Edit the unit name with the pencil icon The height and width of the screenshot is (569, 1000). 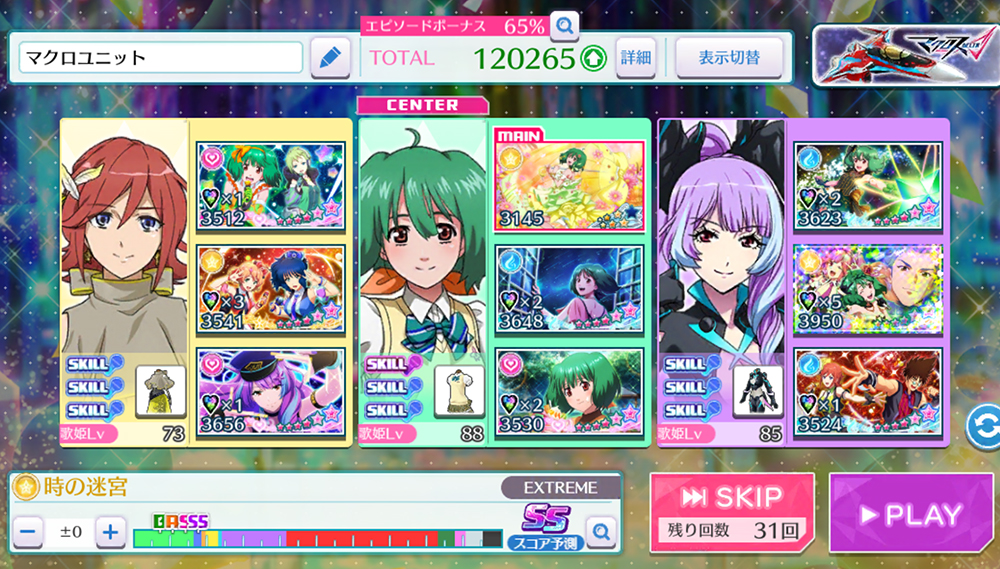click(x=329, y=58)
